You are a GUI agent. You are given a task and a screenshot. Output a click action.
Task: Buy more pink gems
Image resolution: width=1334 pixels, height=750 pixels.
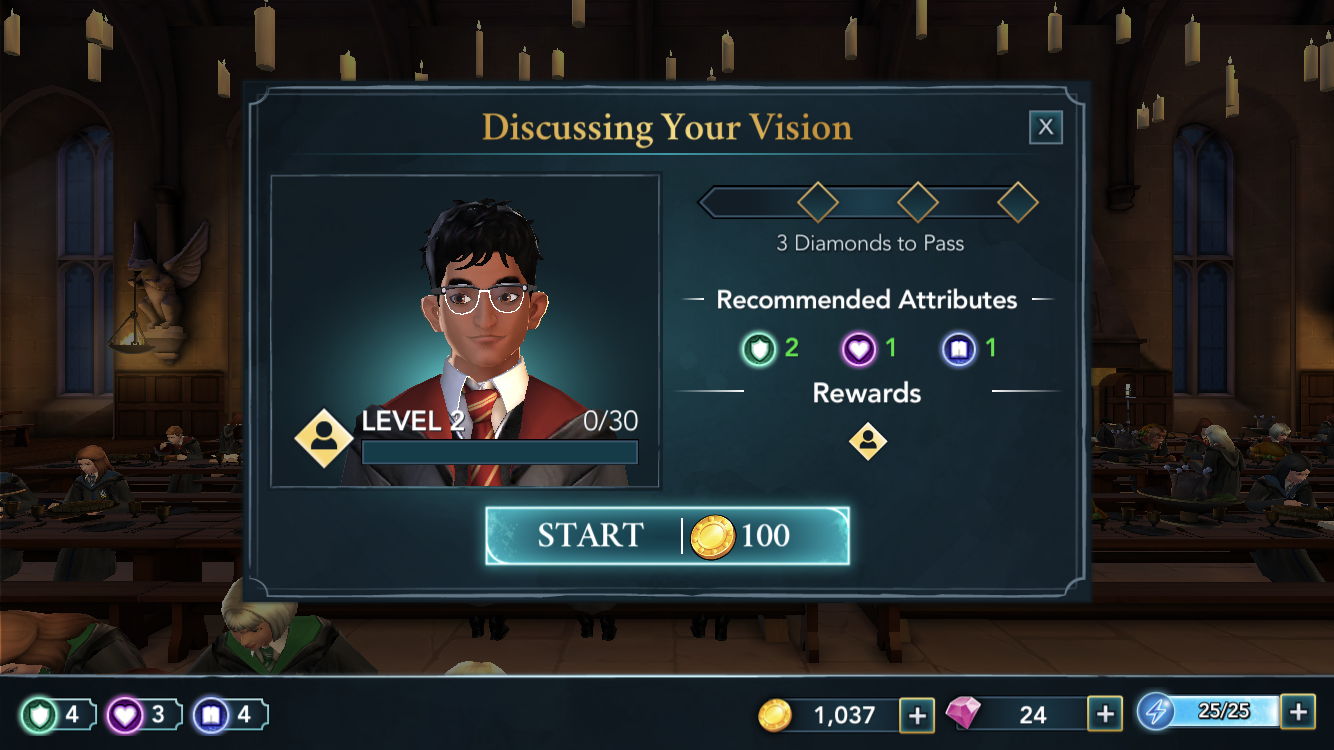1104,715
